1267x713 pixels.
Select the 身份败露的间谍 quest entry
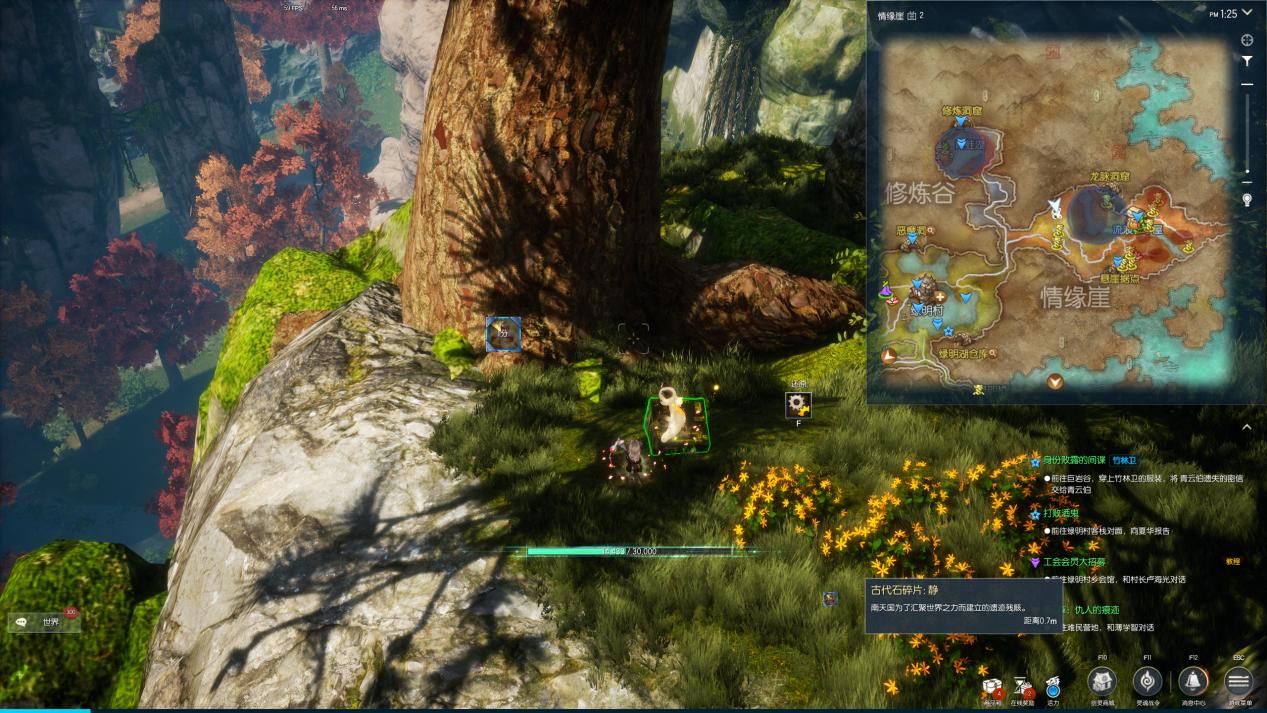[x=1074, y=461]
